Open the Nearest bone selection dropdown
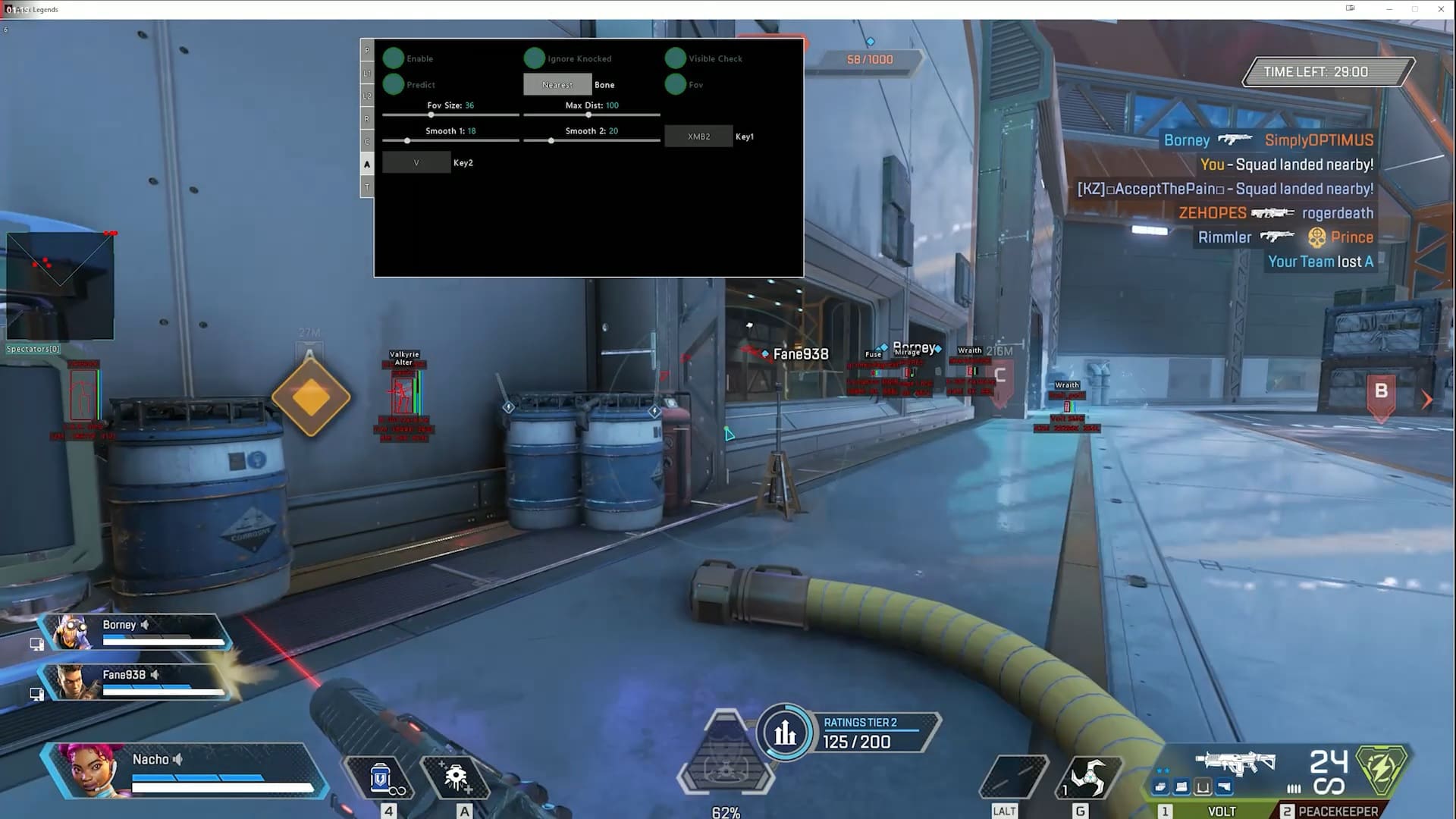The height and width of the screenshot is (819, 1456). [x=557, y=84]
